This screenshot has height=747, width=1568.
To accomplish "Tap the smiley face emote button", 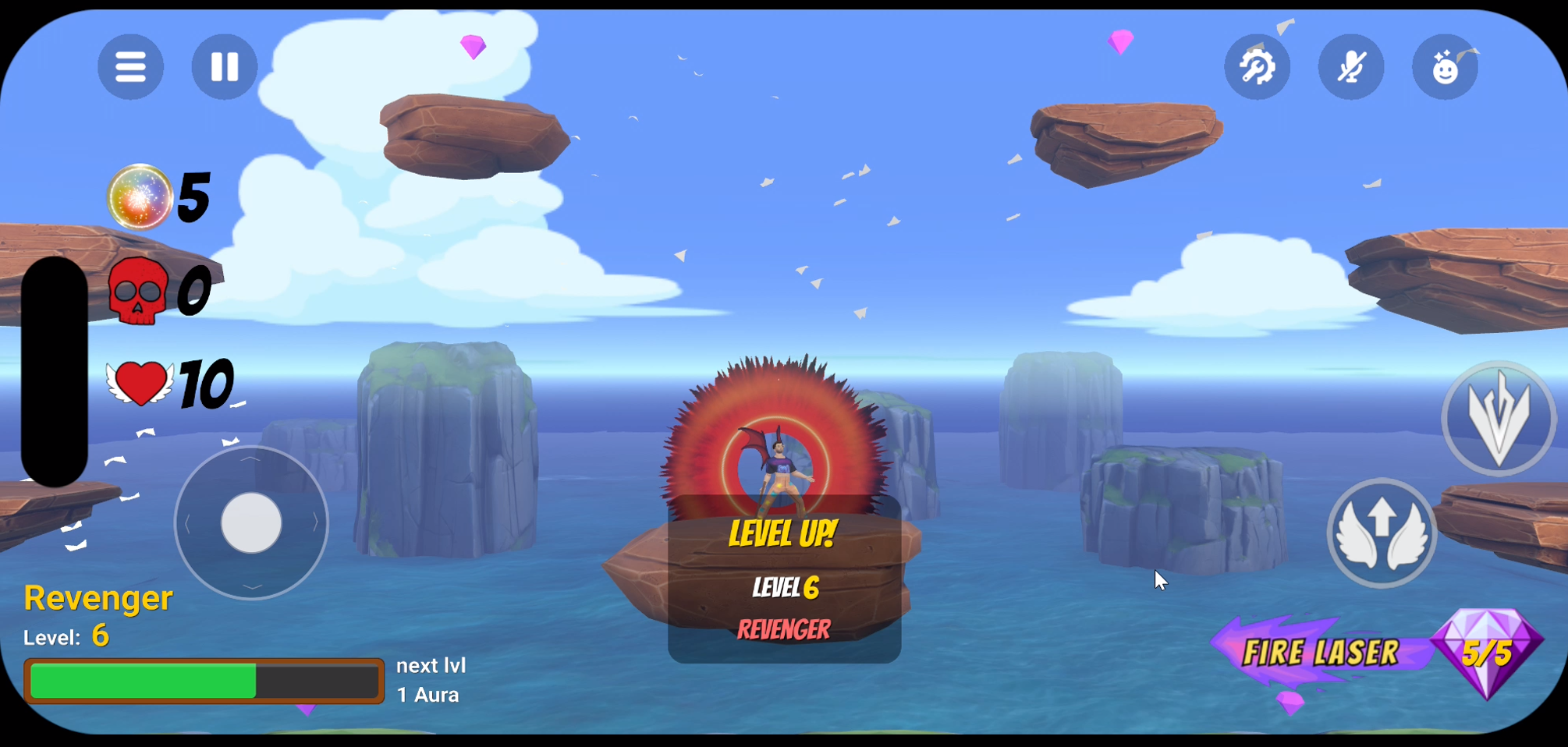I will coord(1445,67).
